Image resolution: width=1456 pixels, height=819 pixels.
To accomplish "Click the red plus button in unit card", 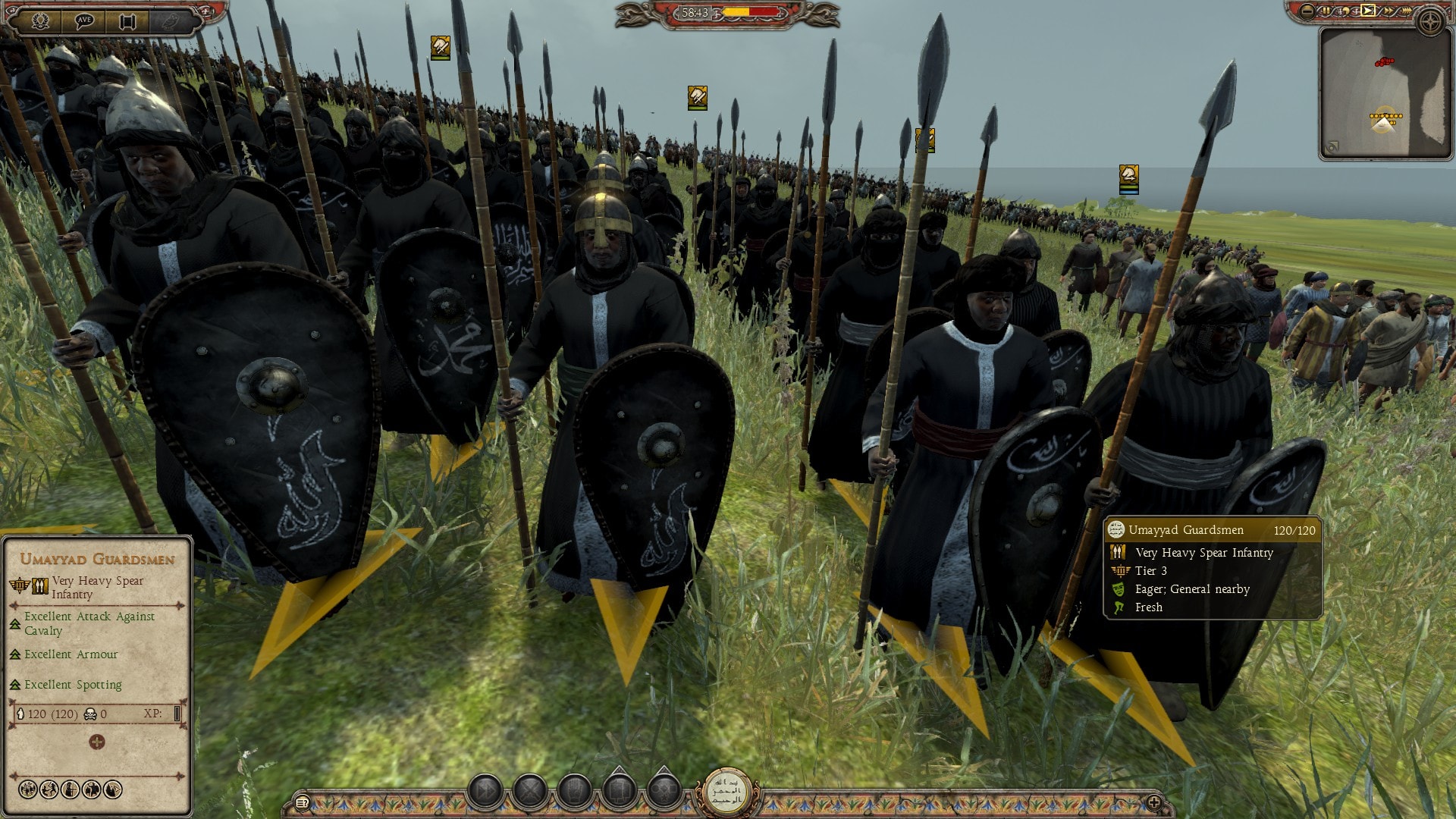I will (x=96, y=742).
